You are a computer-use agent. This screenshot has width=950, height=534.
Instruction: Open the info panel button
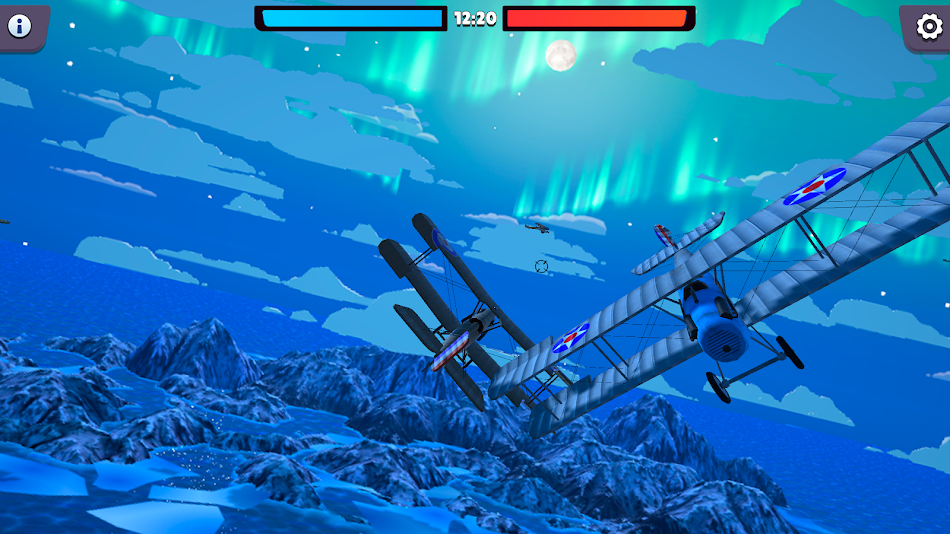pos(20,26)
